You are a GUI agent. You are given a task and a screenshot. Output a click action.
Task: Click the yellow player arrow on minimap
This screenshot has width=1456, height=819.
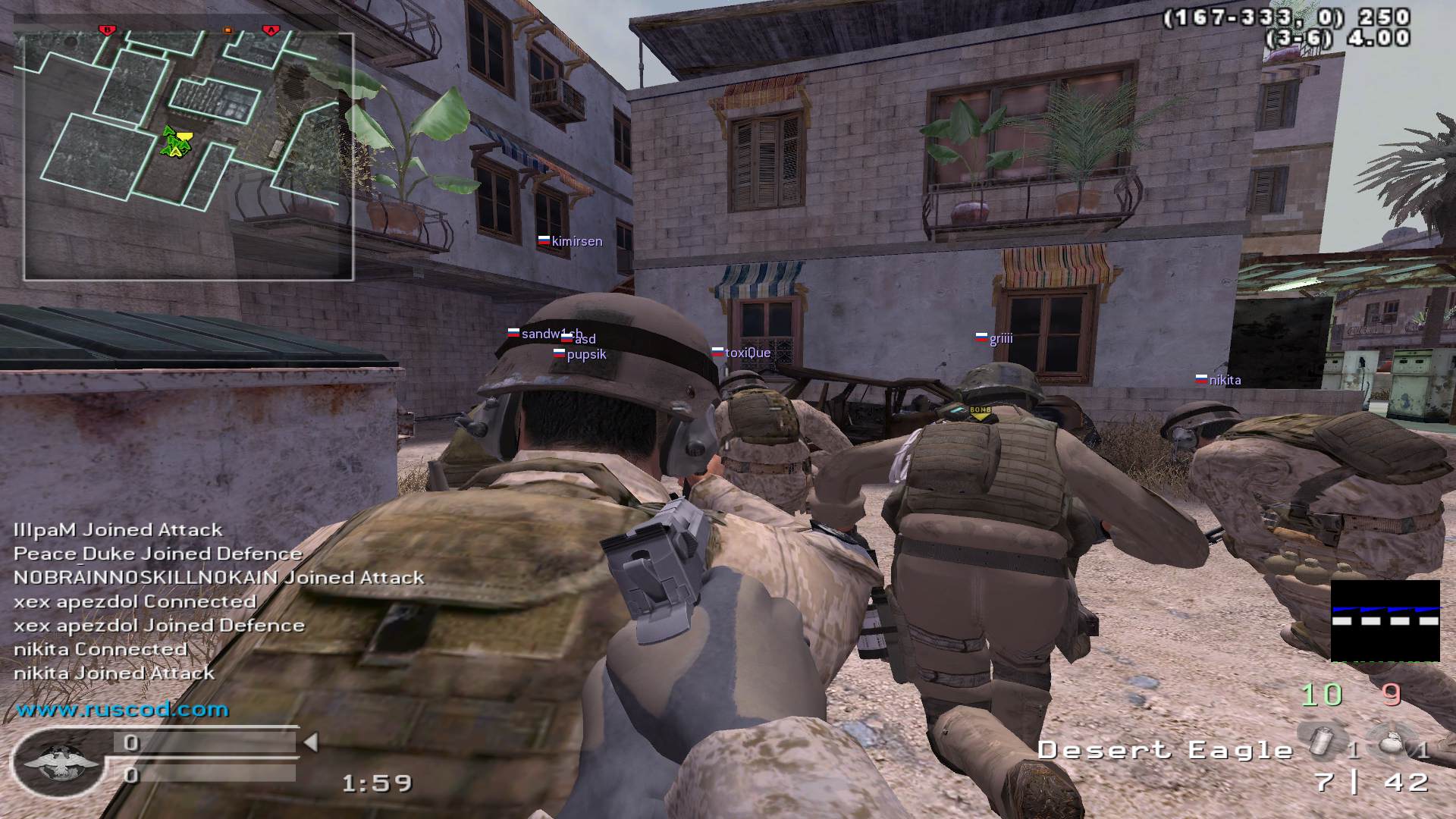[x=183, y=139]
